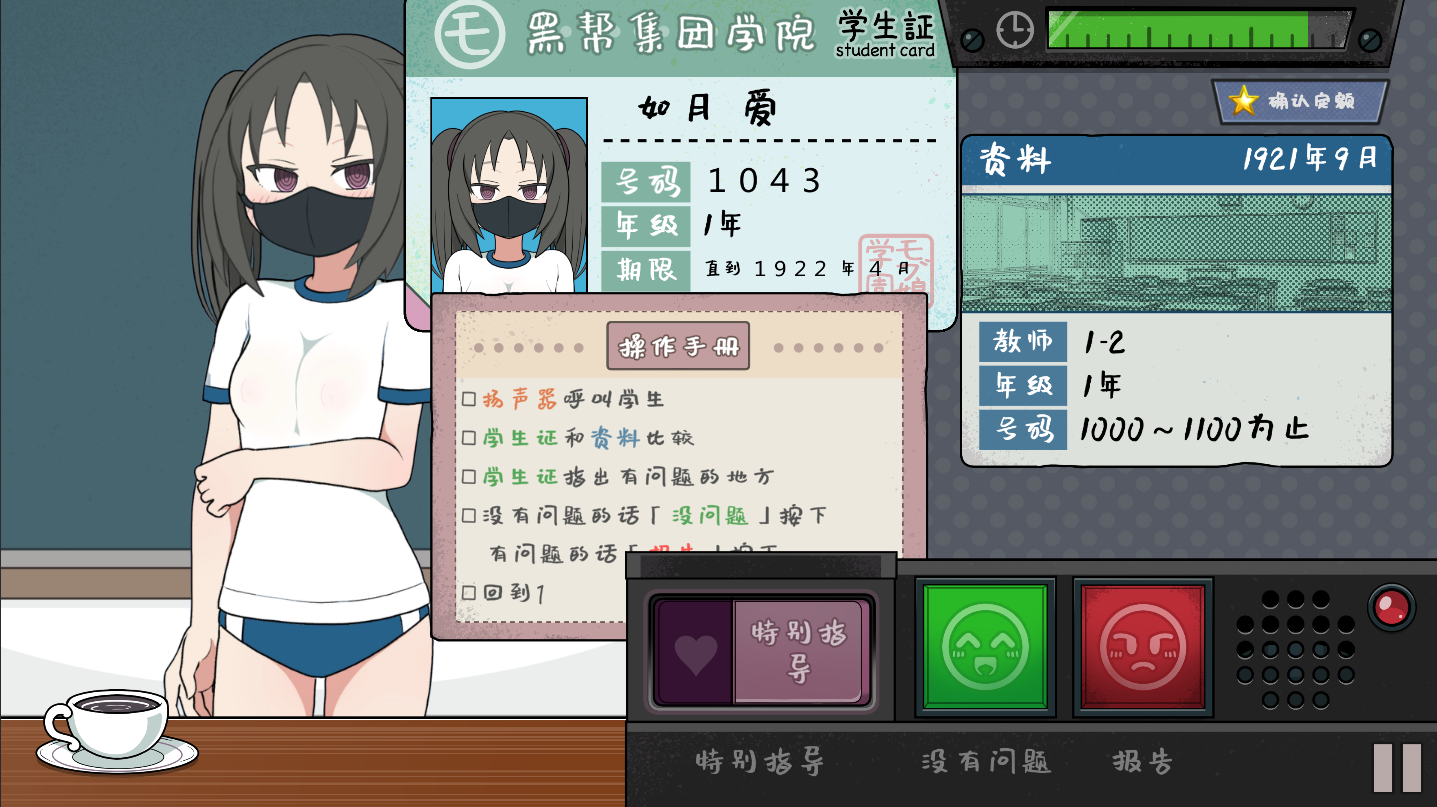This screenshot has width=1437, height=807.
Task: Activate the 特别指导 heart button
Action: (x=762, y=652)
